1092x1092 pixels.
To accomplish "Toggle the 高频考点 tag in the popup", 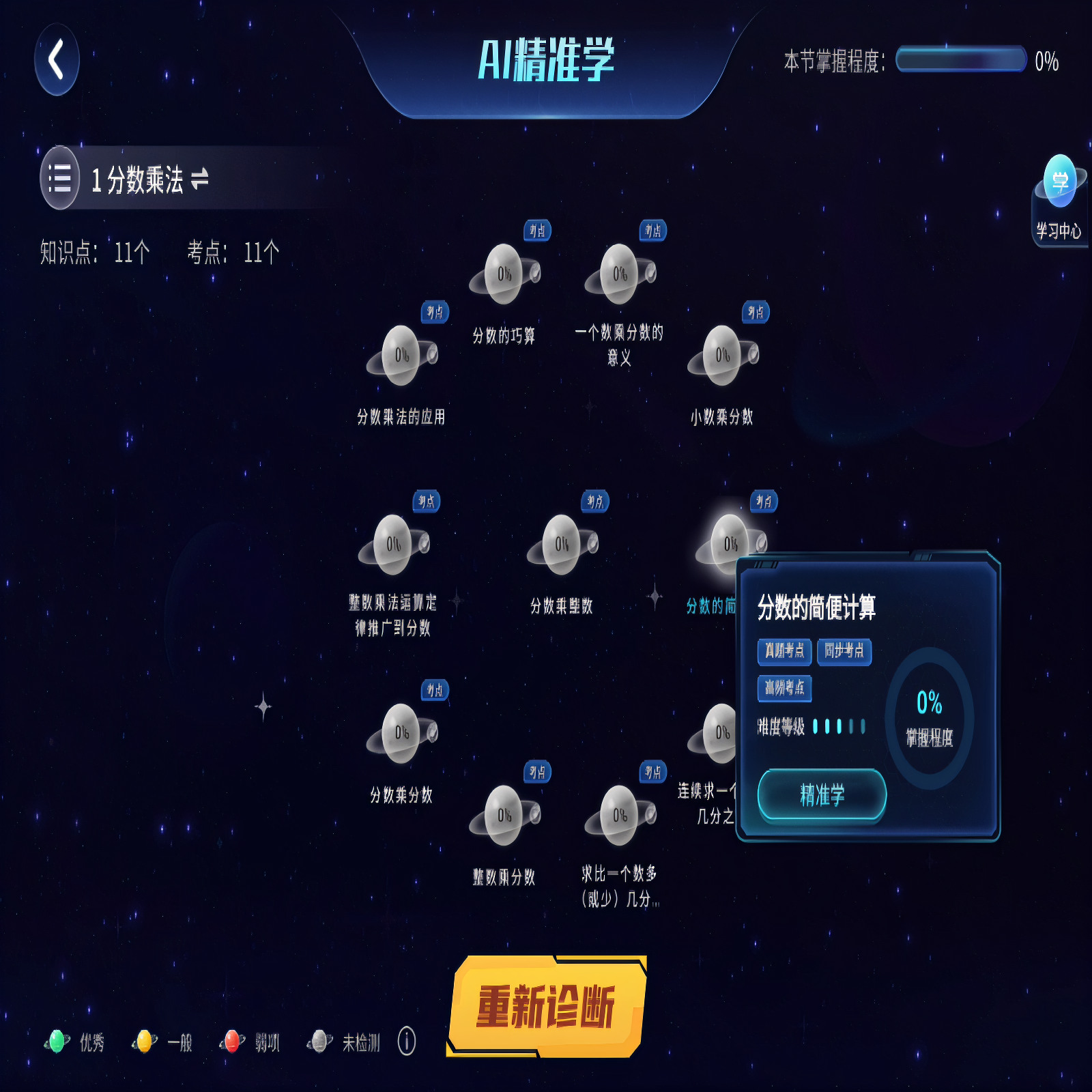I will click(786, 689).
